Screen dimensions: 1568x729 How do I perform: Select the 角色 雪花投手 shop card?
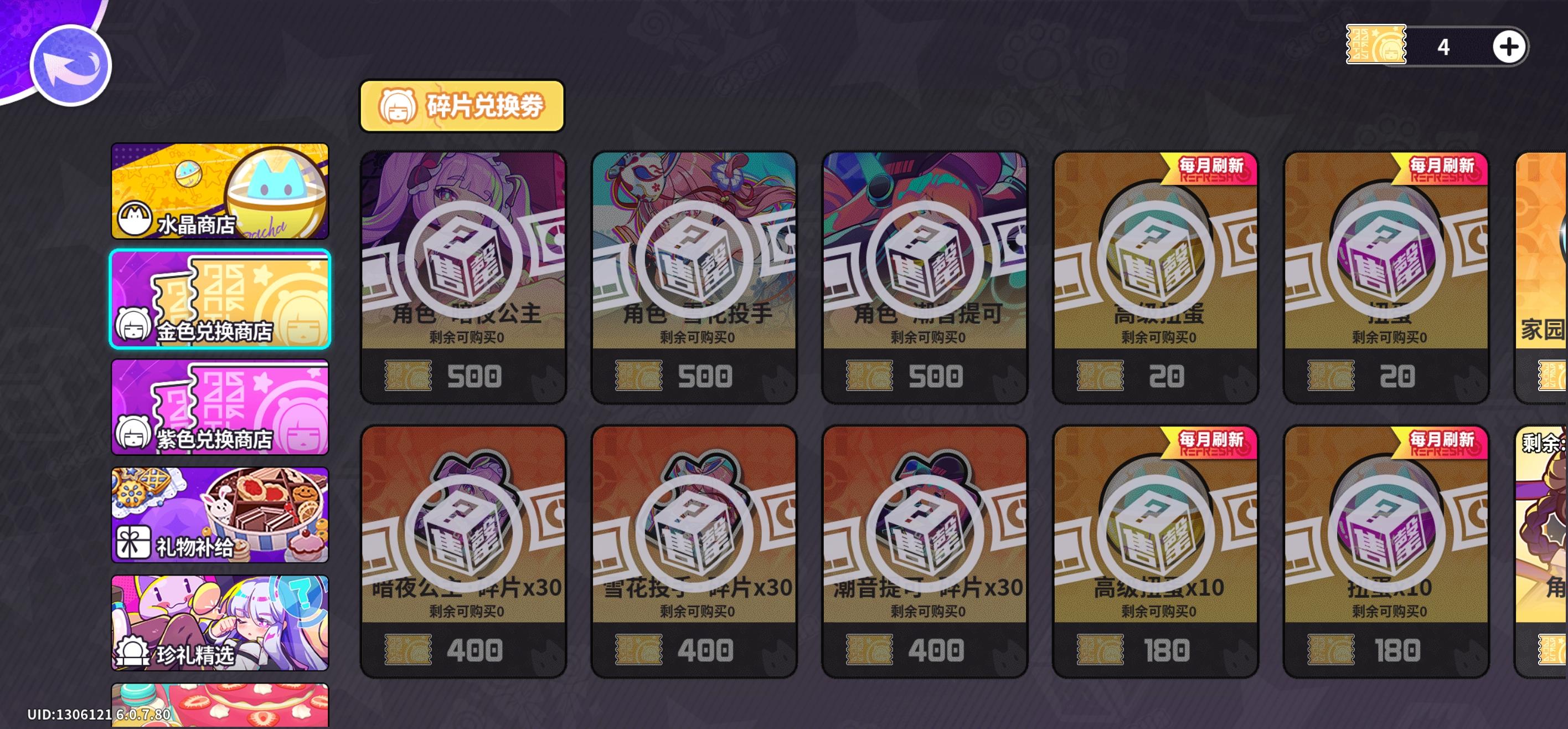[694, 274]
